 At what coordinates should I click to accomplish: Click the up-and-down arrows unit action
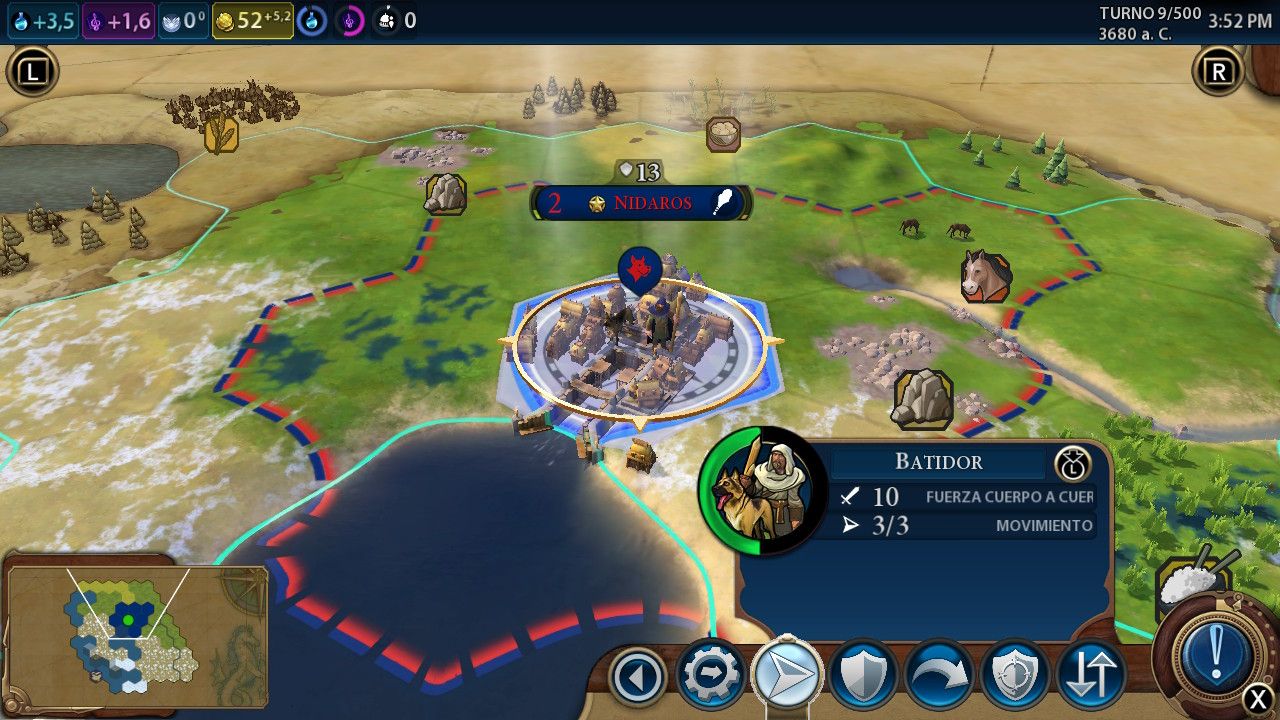point(1090,677)
